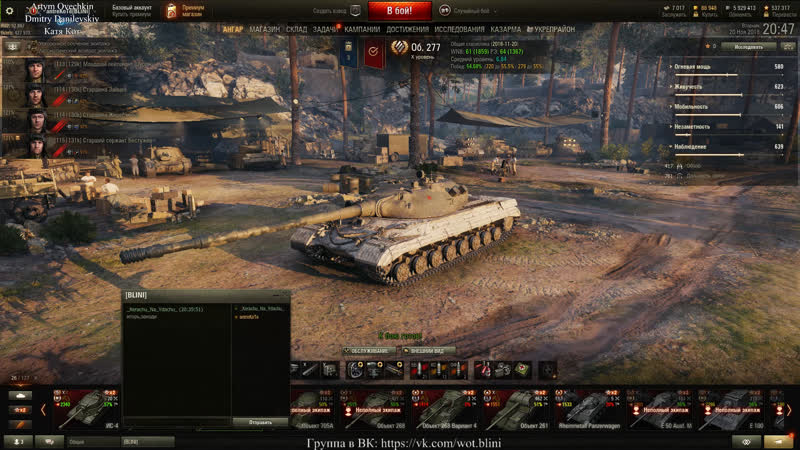This screenshot has width=800, height=450.
Task: Open the Обслуживание service panel
Action: click(367, 351)
